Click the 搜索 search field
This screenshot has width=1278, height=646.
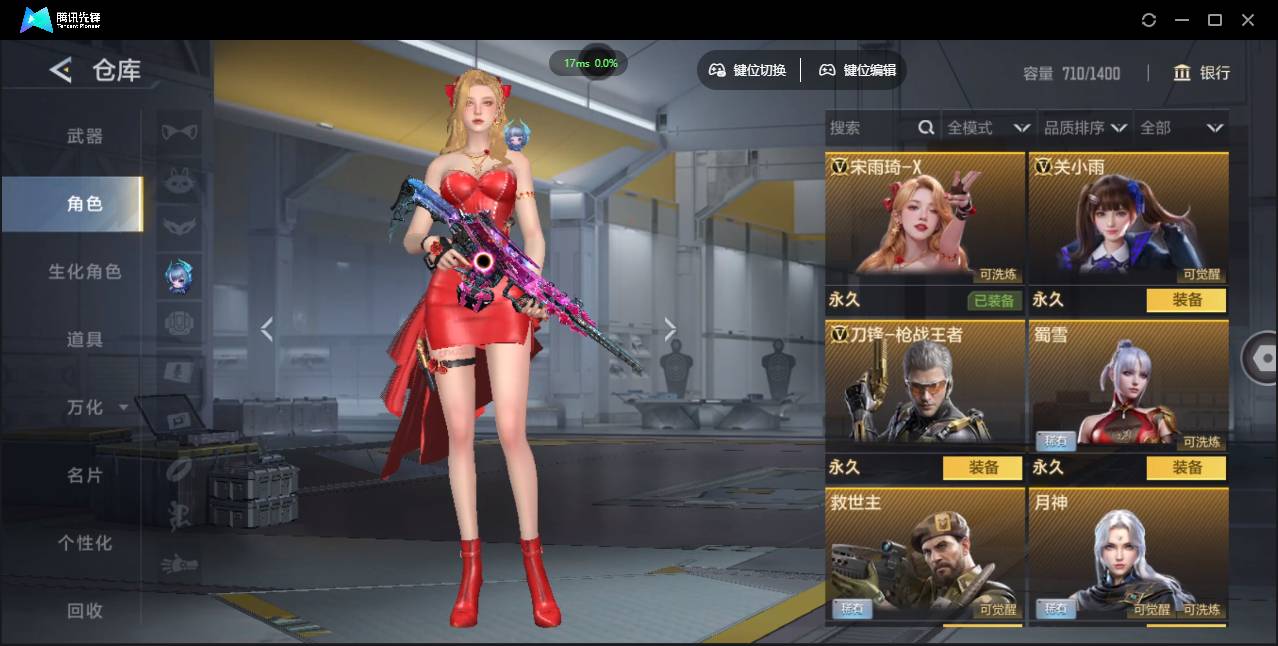pyautogui.click(x=870, y=128)
